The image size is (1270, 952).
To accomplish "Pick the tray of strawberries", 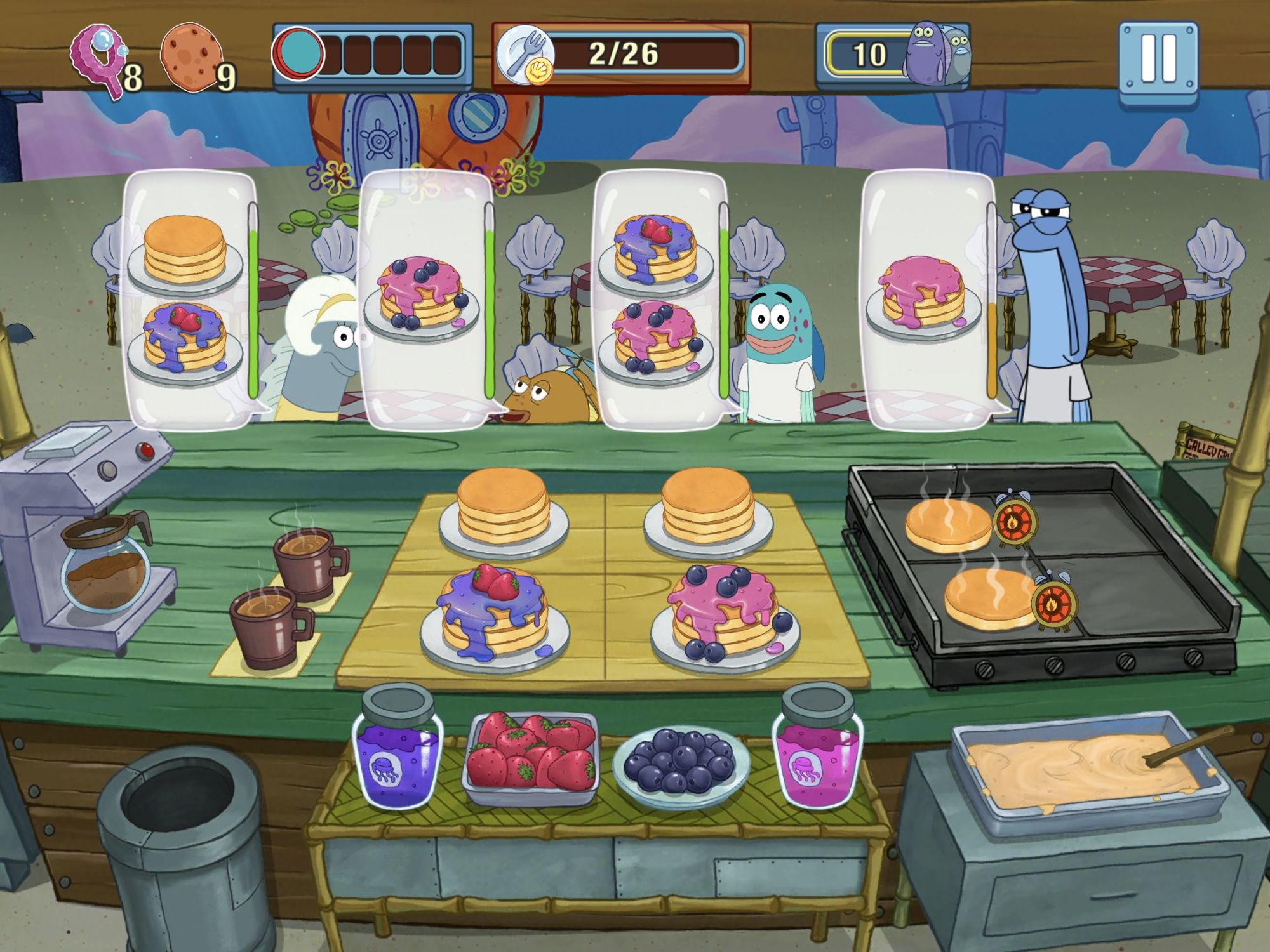I will click(x=531, y=755).
